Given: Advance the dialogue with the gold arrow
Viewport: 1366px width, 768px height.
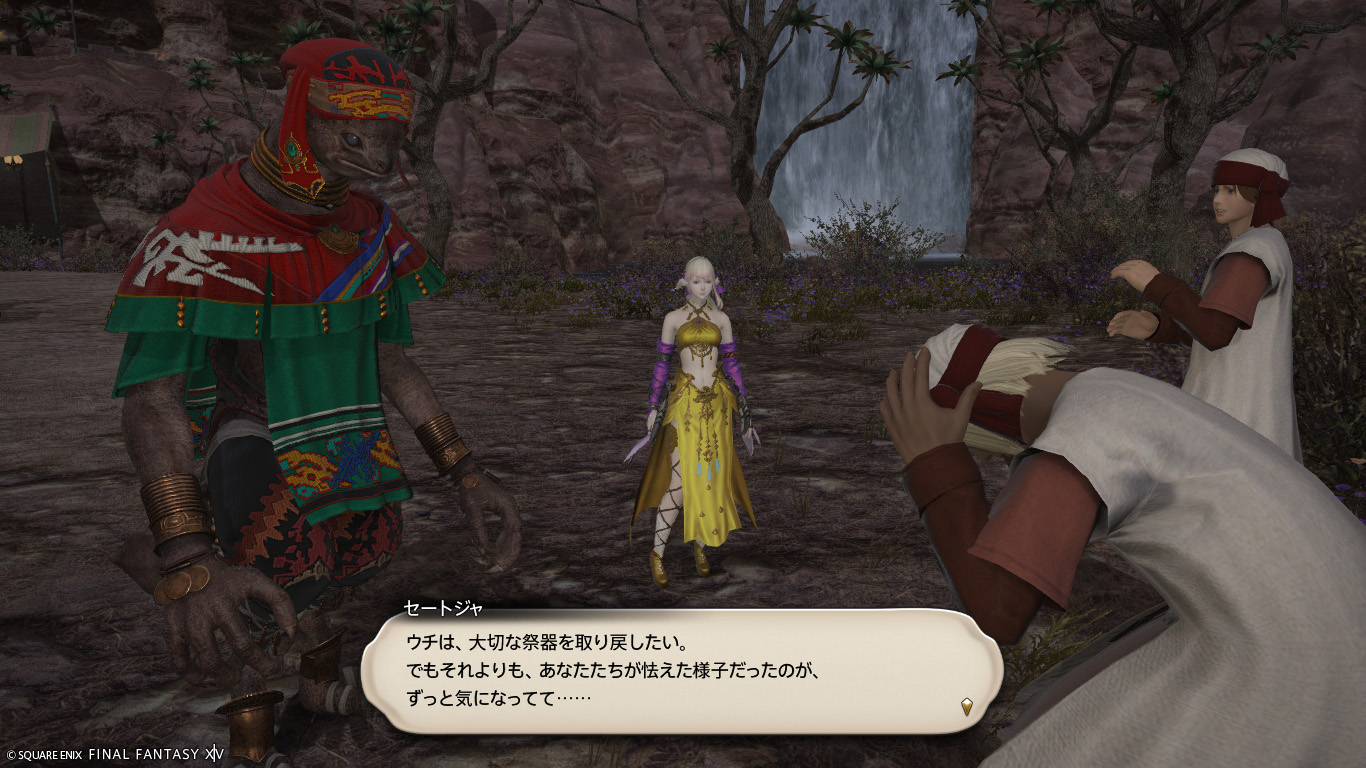Looking at the screenshot, I should pos(966,707).
